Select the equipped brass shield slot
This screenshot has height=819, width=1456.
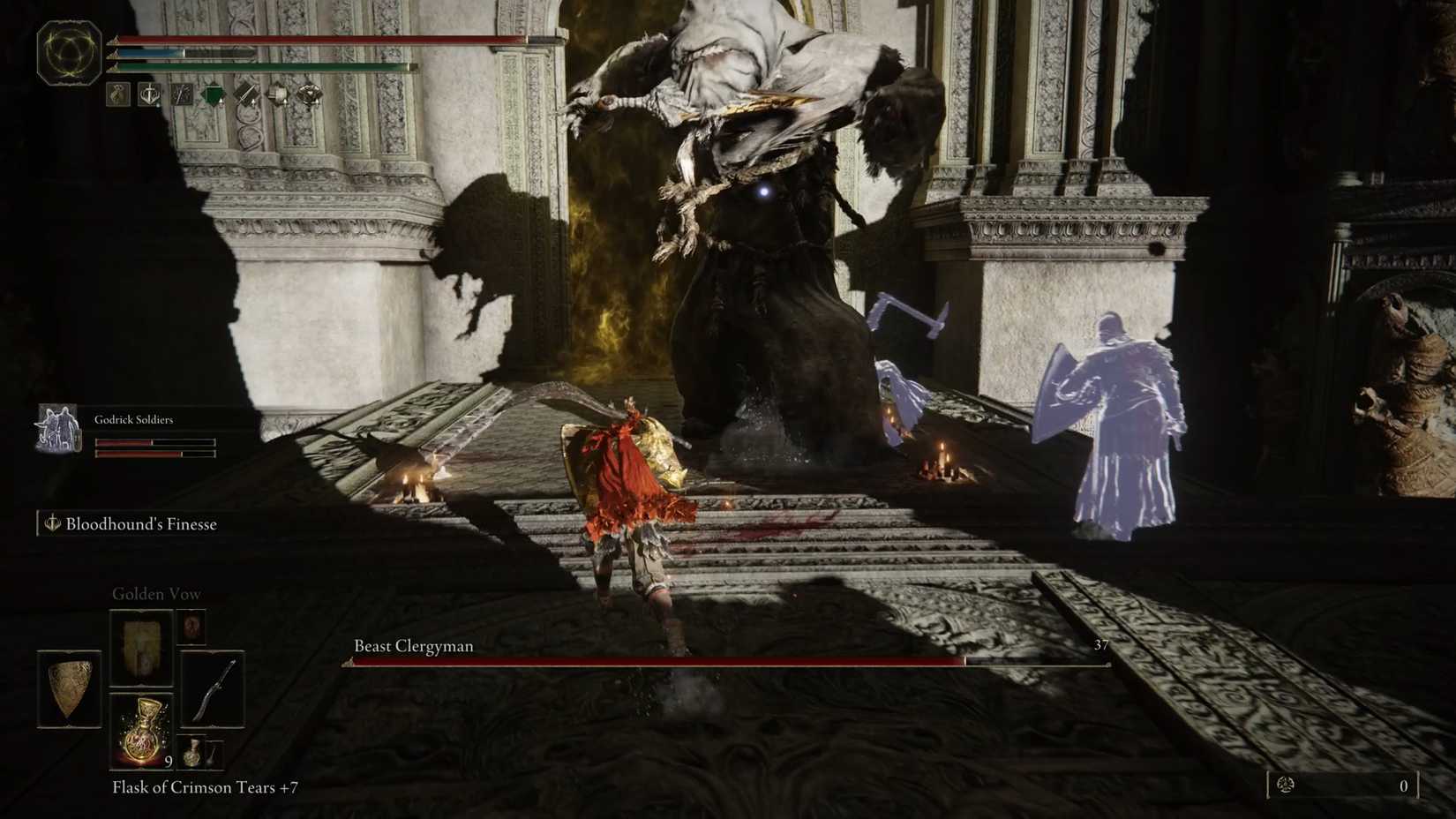click(x=71, y=688)
